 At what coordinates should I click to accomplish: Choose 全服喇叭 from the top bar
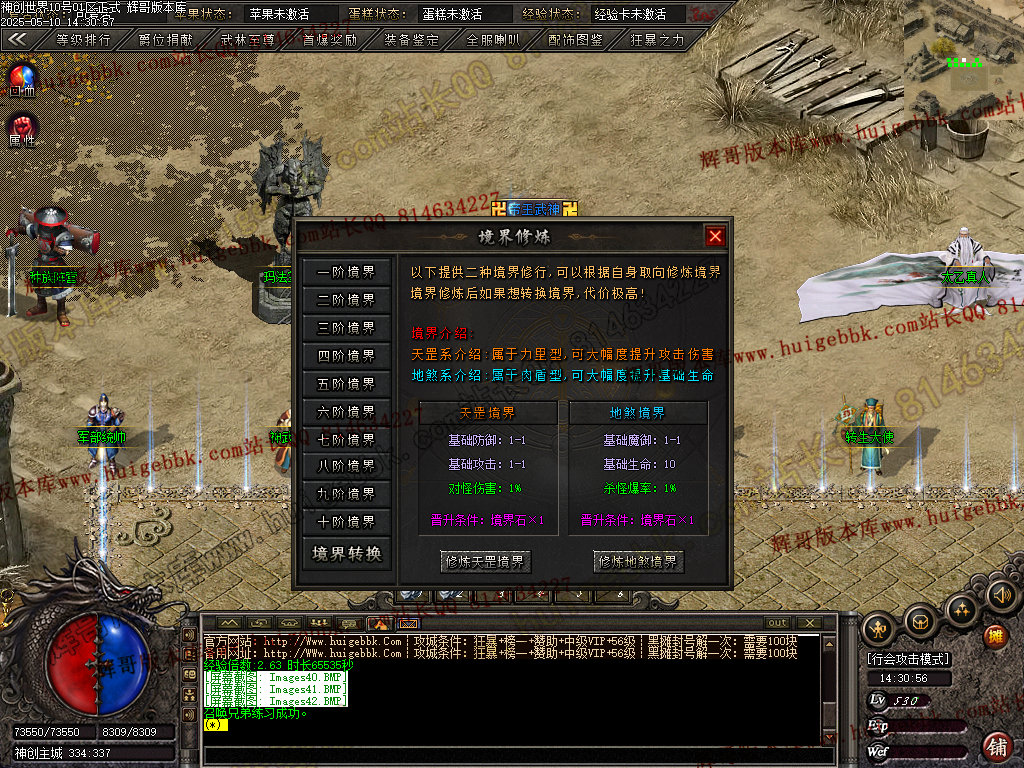[494, 41]
